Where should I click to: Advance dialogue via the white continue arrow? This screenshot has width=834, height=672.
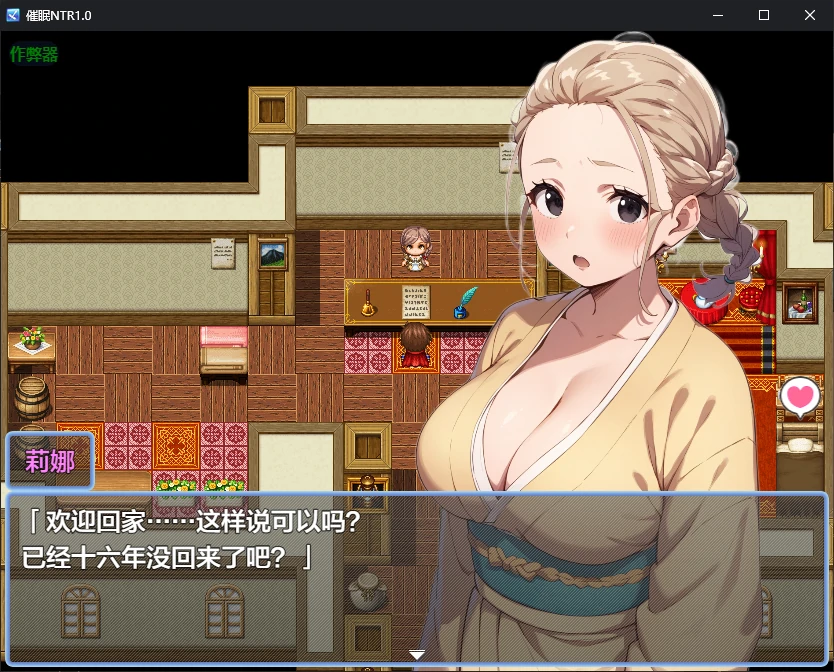coord(417,655)
